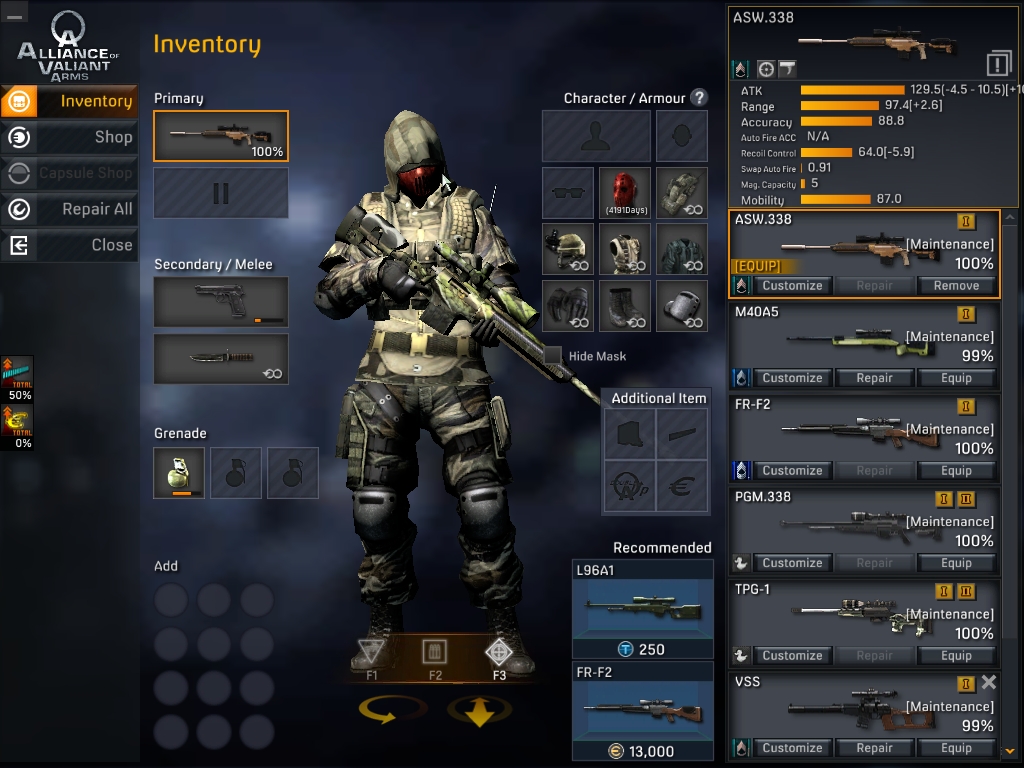Screen dimensions: 1024x768
Task: Remove the equipped ASW.338
Action: point(956,286)
